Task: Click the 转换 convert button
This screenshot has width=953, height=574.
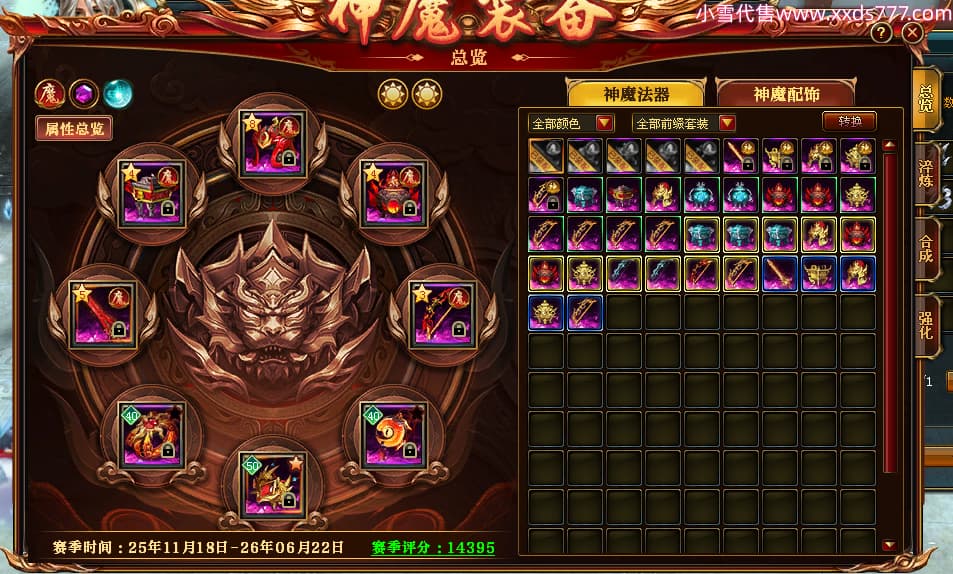Action: (850, 121)
